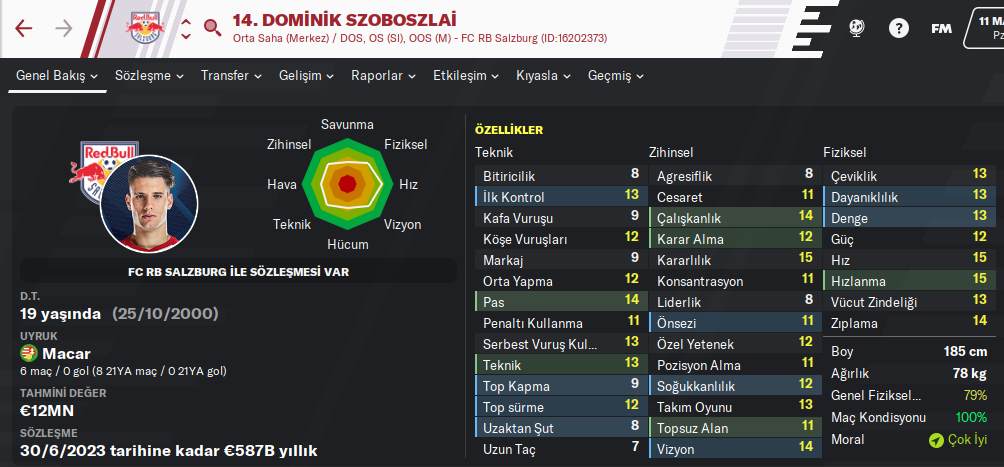Screen dimensions: 1004x467
Task: Open the Raporlar menu
Action: pos(383,76)
